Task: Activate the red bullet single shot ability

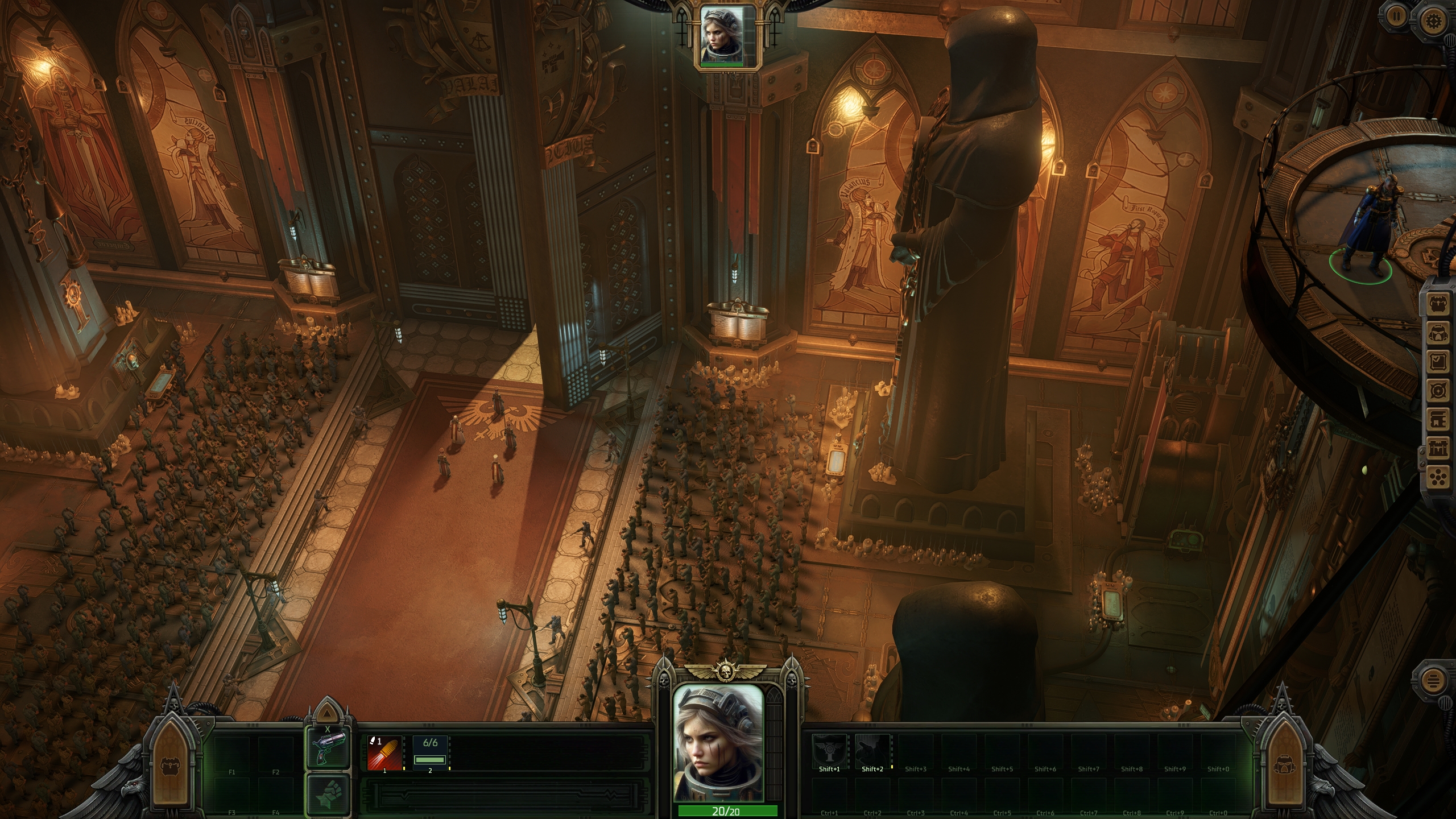Action: point(385,753)
